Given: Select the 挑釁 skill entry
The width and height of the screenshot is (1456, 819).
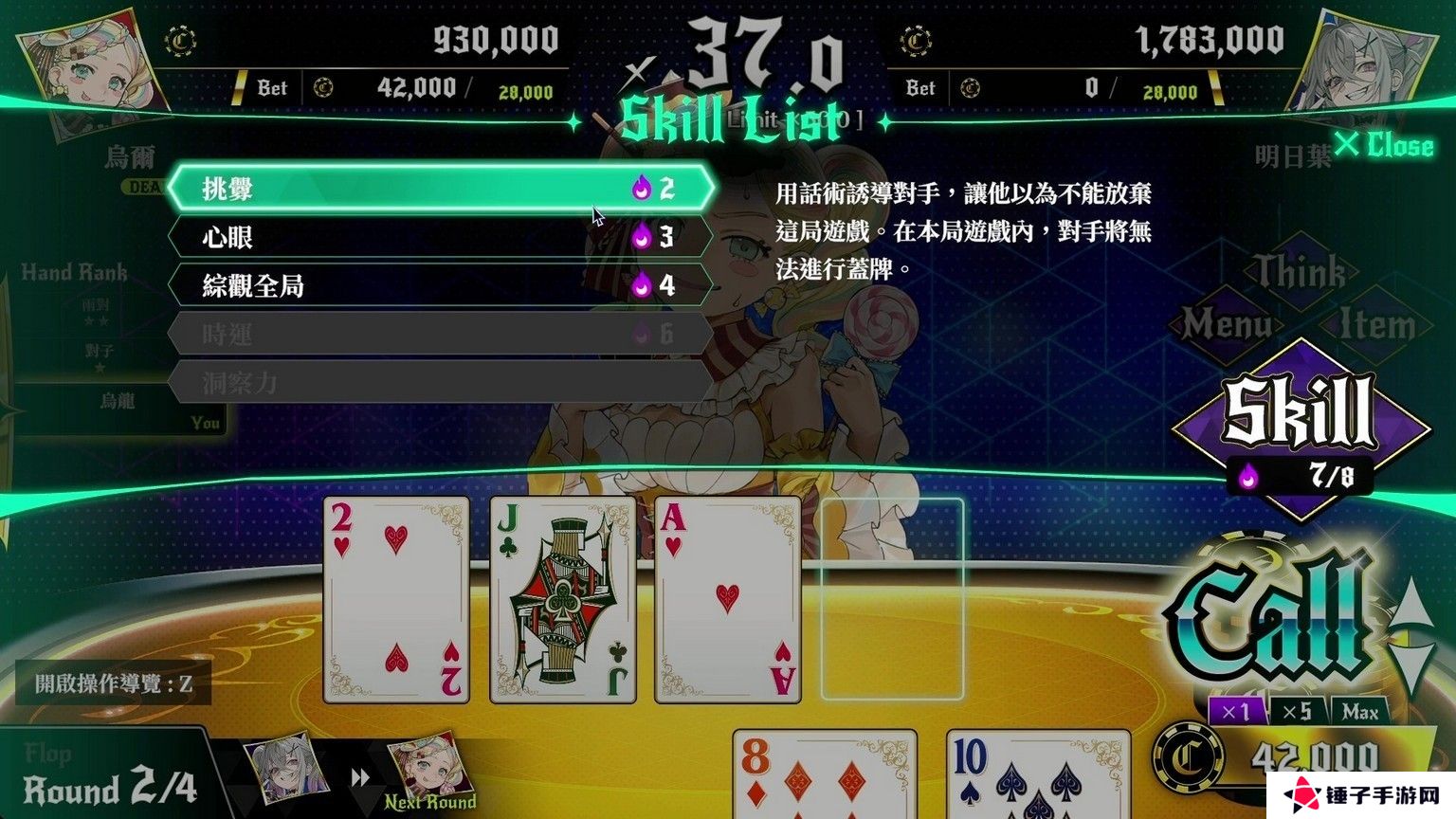Looking at the screenshot, I should pyautogui.click(x=441, y=189).
